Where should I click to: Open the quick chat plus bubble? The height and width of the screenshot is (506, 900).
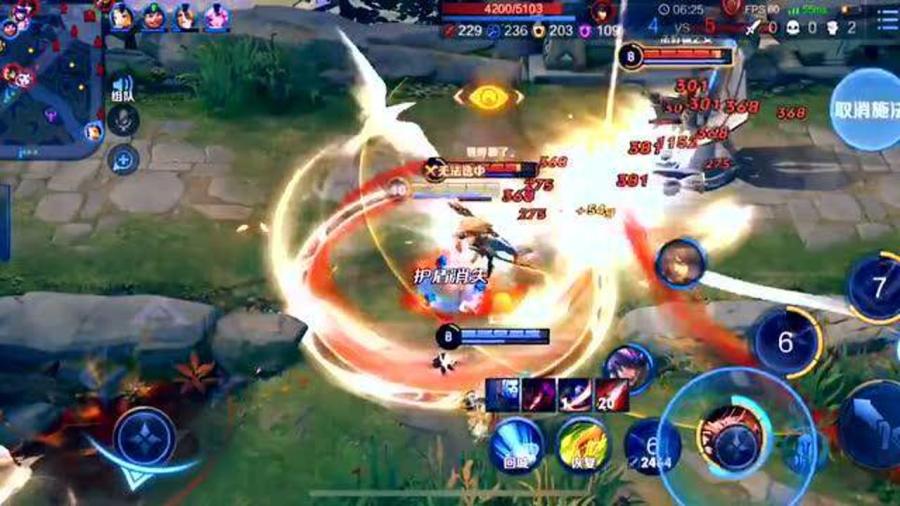tap(123, 158)
